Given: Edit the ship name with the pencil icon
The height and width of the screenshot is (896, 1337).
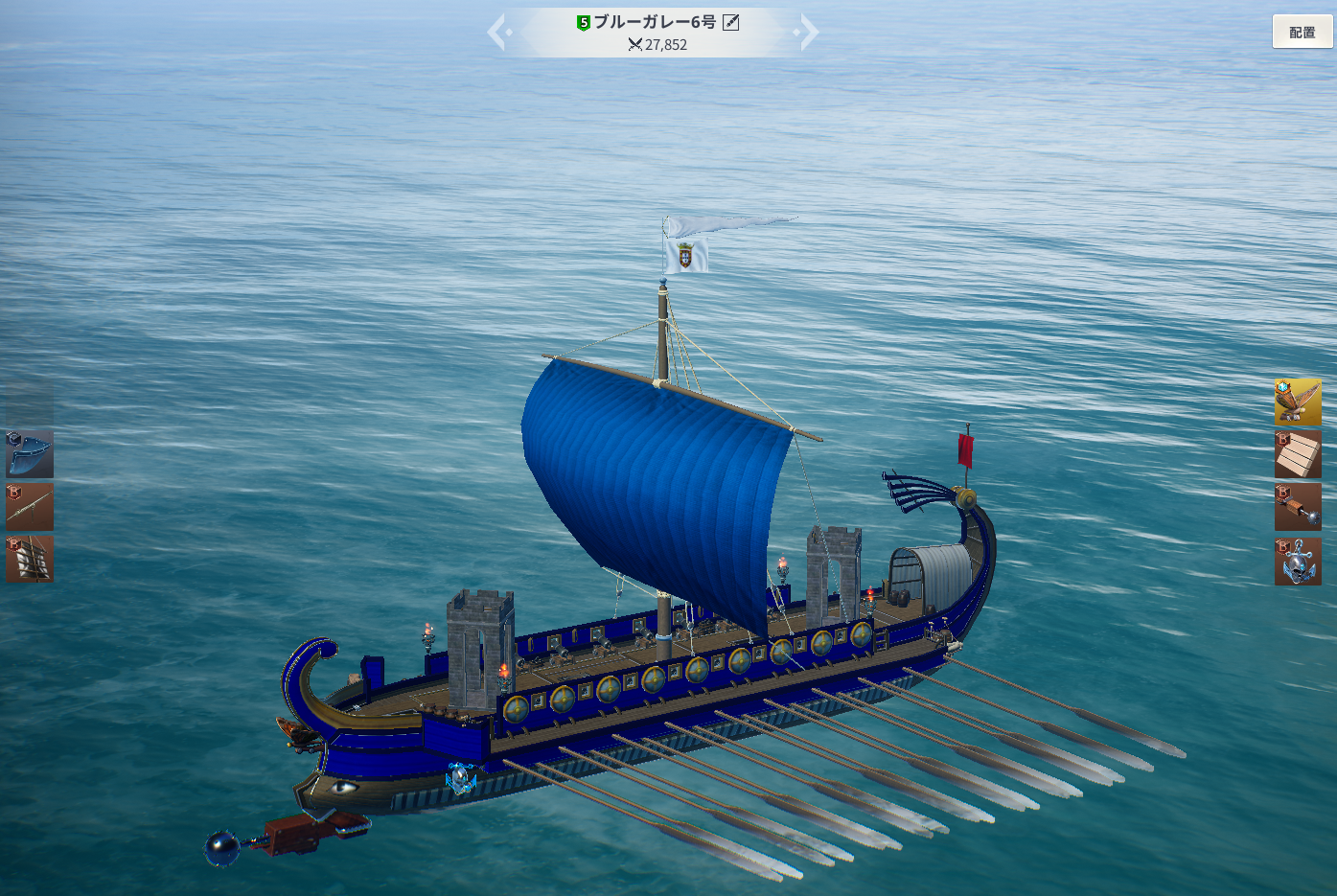Looking at the screenshot, I should point(731,22).
